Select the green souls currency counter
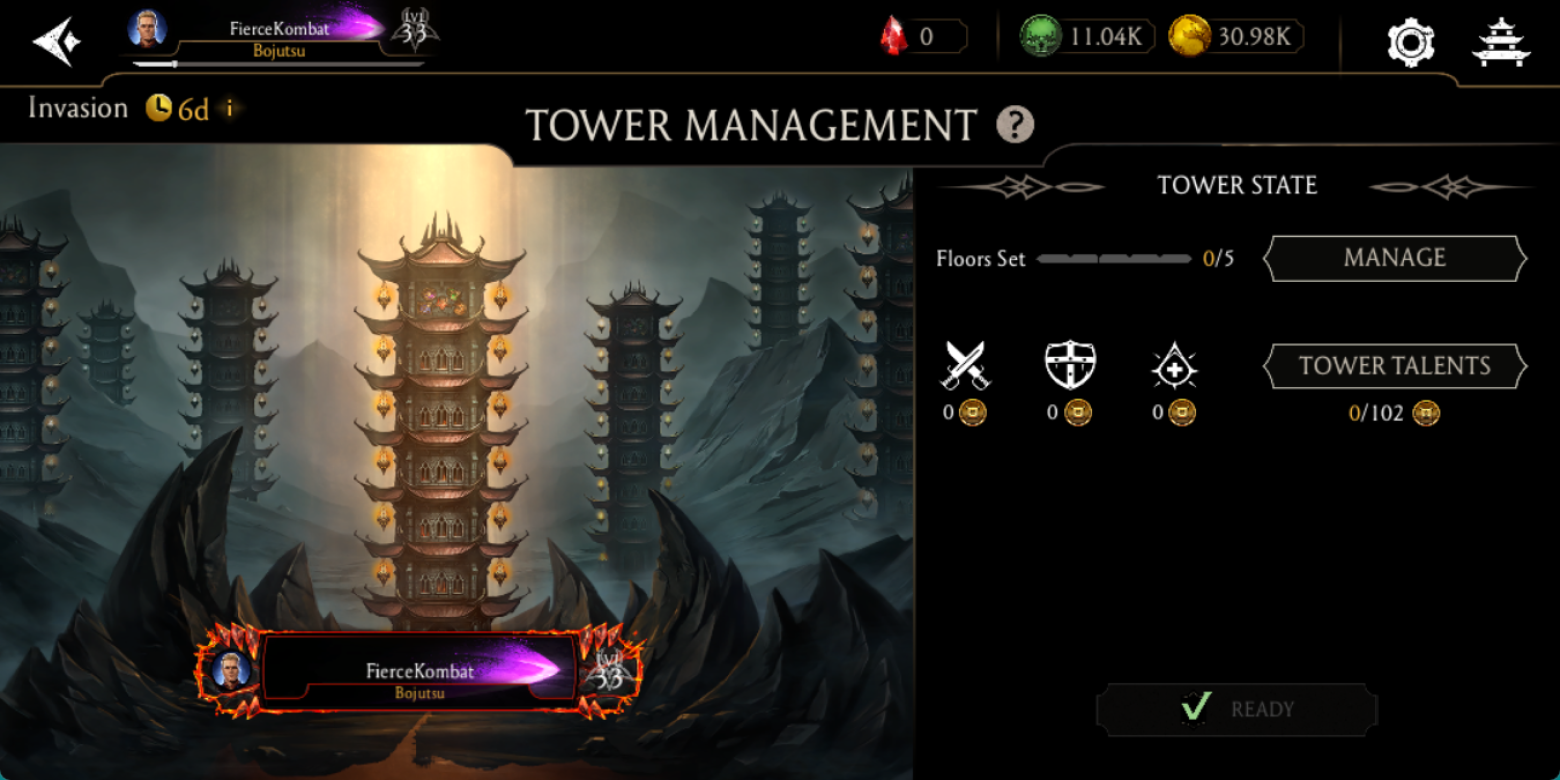 pyautogui.click(x=1087, y=37)
